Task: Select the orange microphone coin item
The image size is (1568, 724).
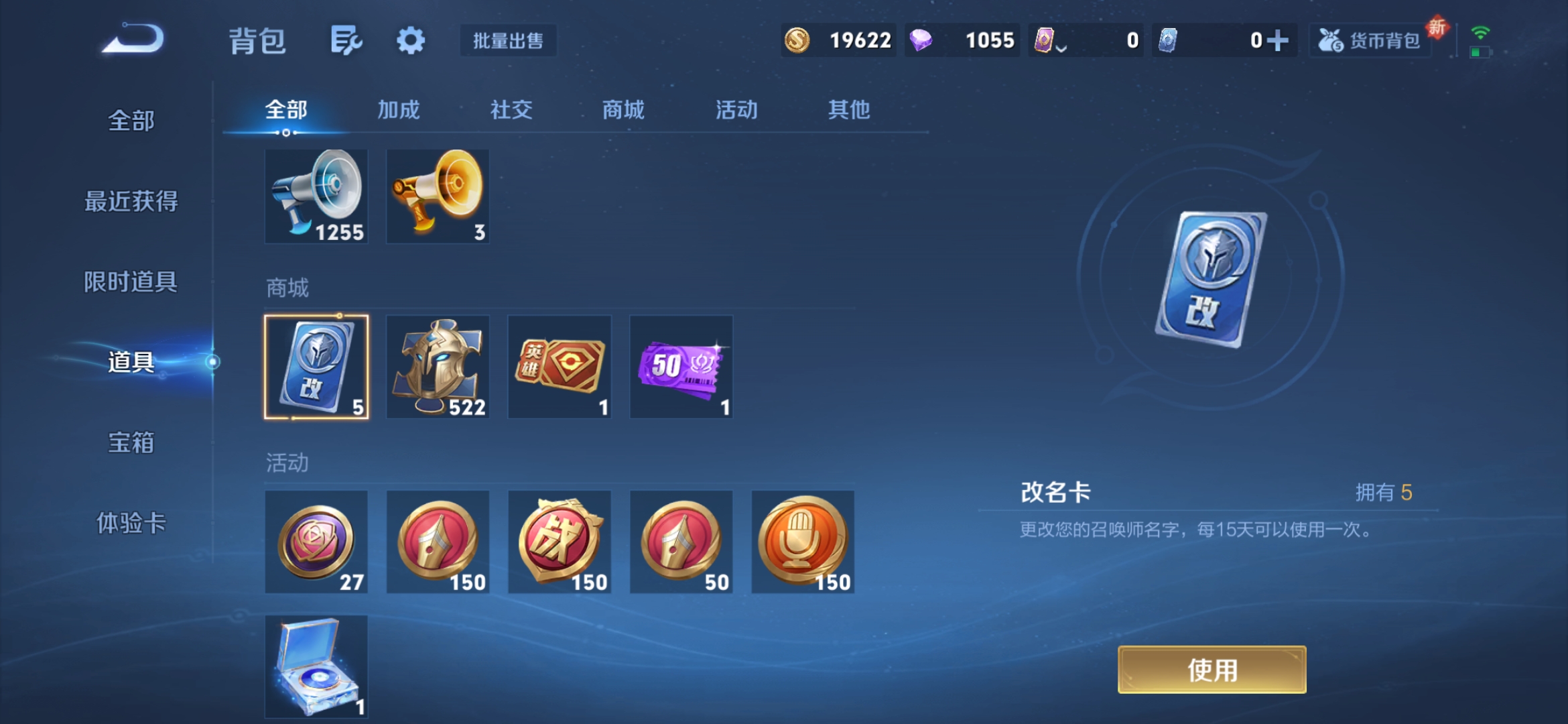Action: (x=803, y=542)
